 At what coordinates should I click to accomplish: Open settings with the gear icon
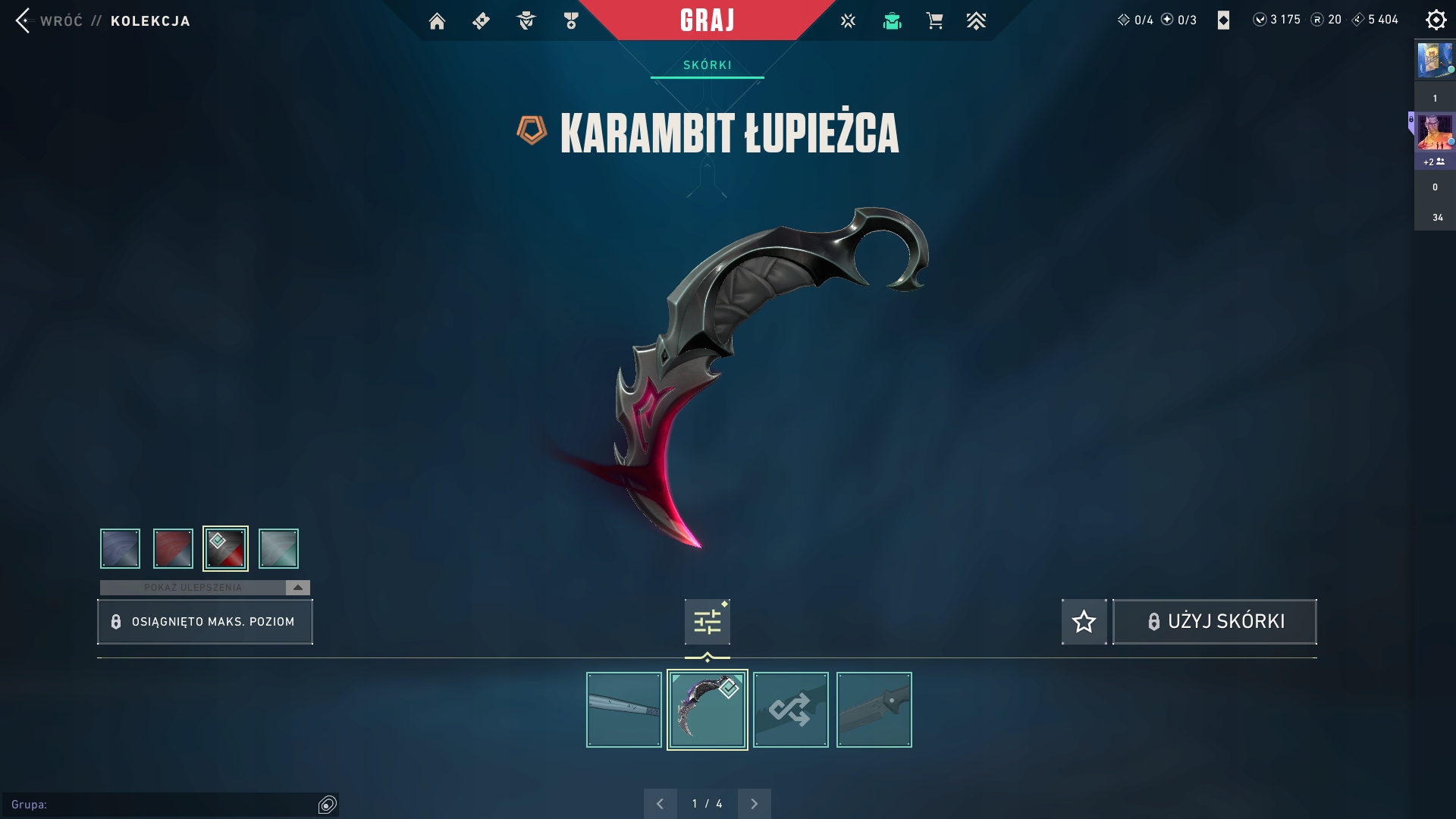pos(1436,20)
